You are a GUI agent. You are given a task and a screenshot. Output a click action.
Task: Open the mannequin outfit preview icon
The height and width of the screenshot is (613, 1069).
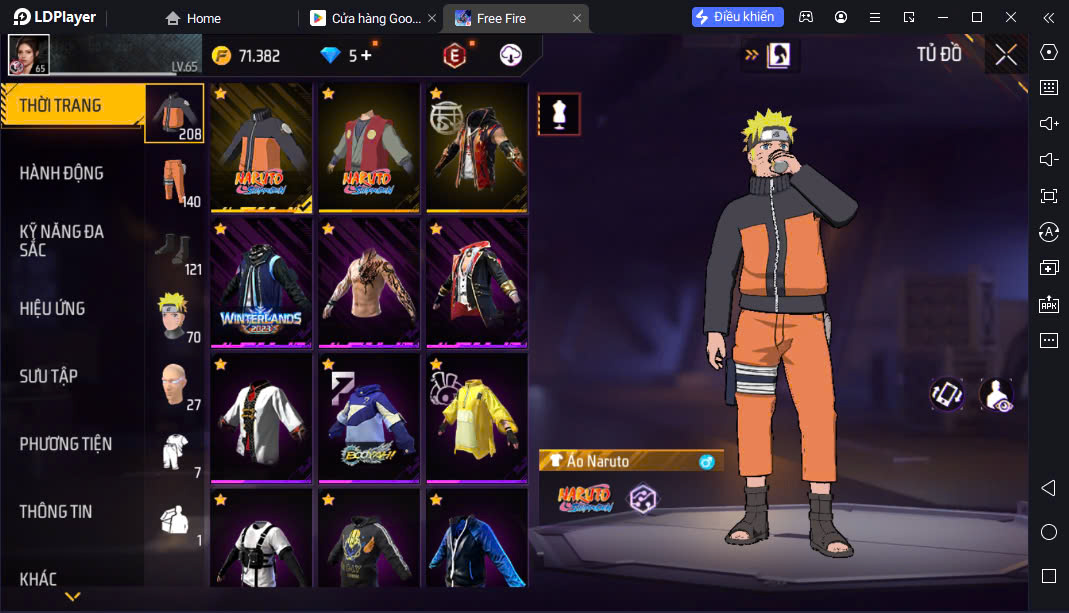[559, 114]
